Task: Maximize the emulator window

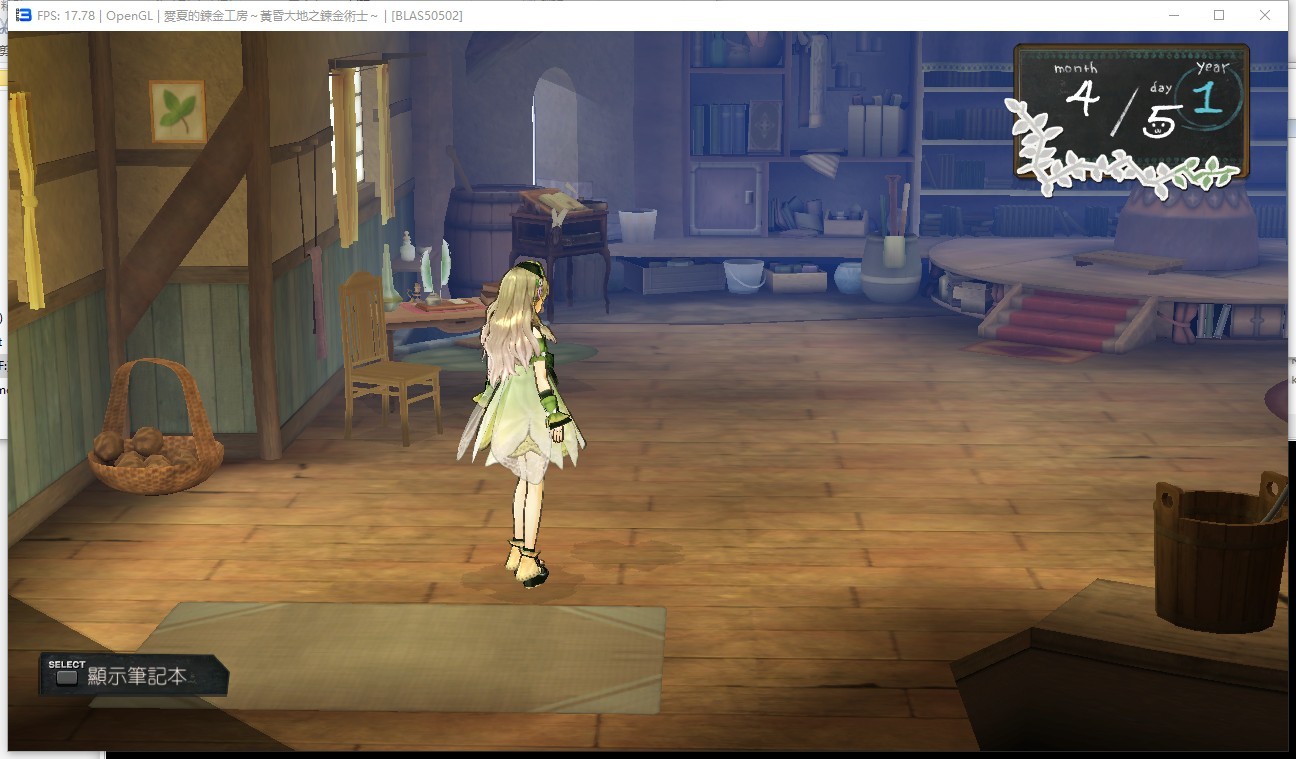Action: coord(1218,15)
